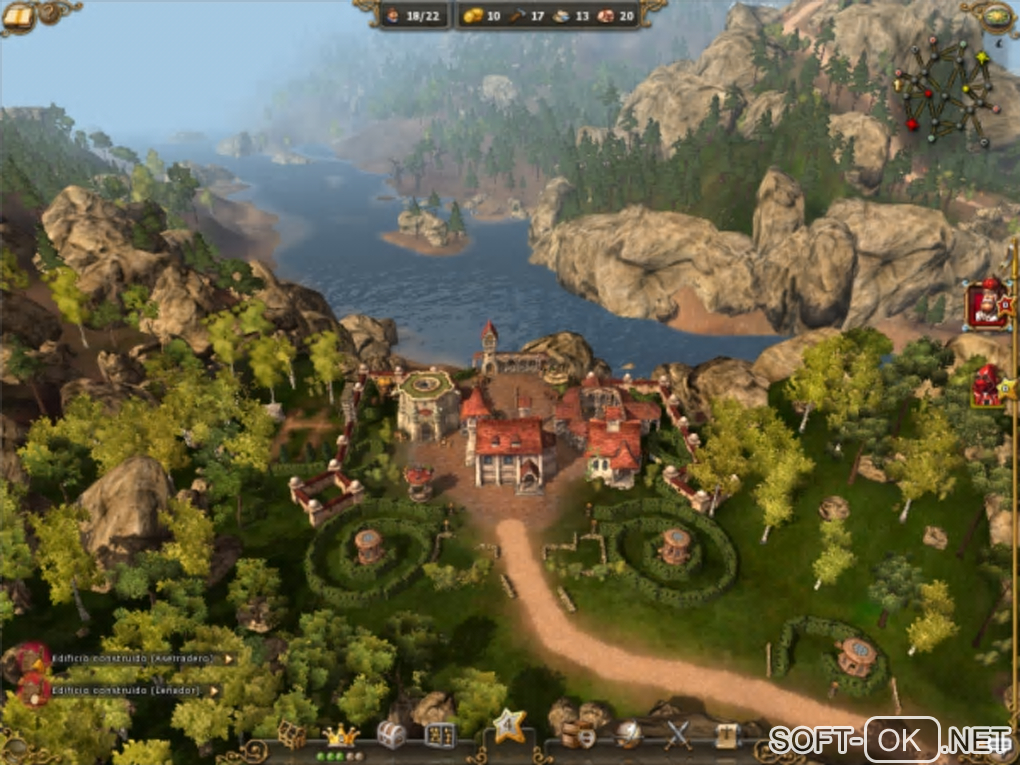This screenshot has height=765, width=1020.
Task: Open the Aserradero building notification
Action: pos(130,659)
